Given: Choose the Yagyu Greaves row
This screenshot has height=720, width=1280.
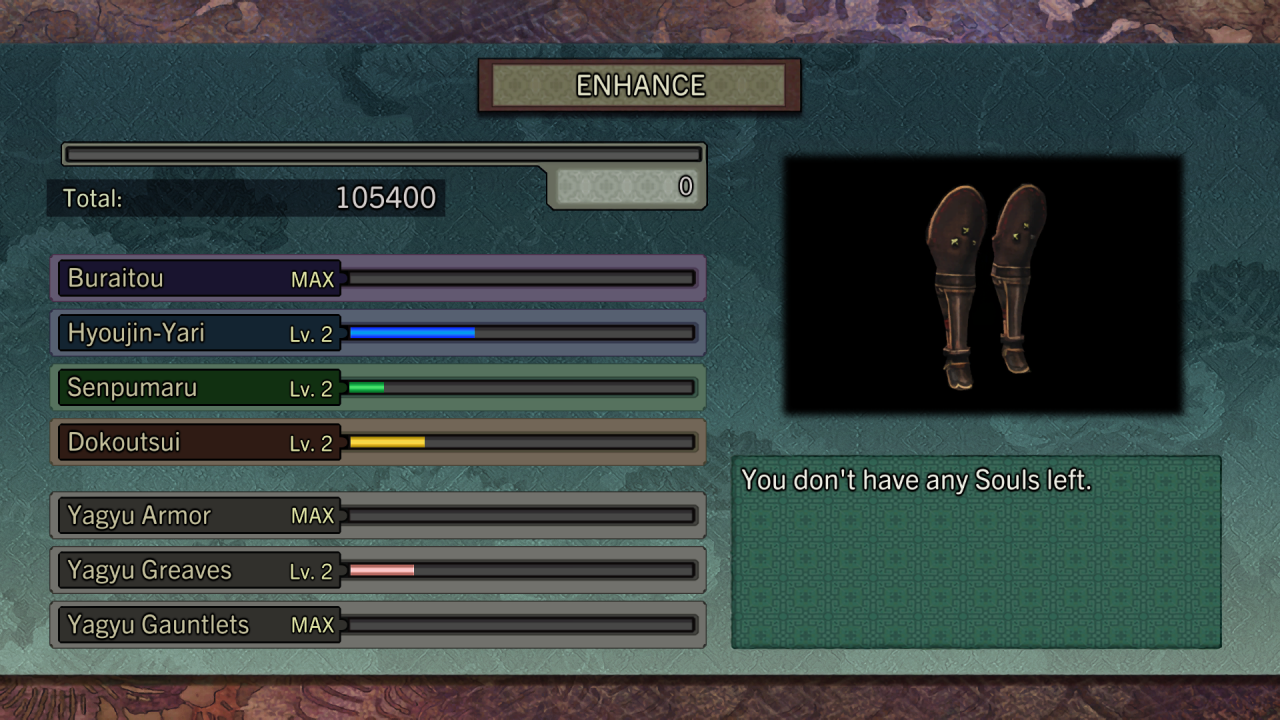Looking at the screenshot, I should coord(378,570).
